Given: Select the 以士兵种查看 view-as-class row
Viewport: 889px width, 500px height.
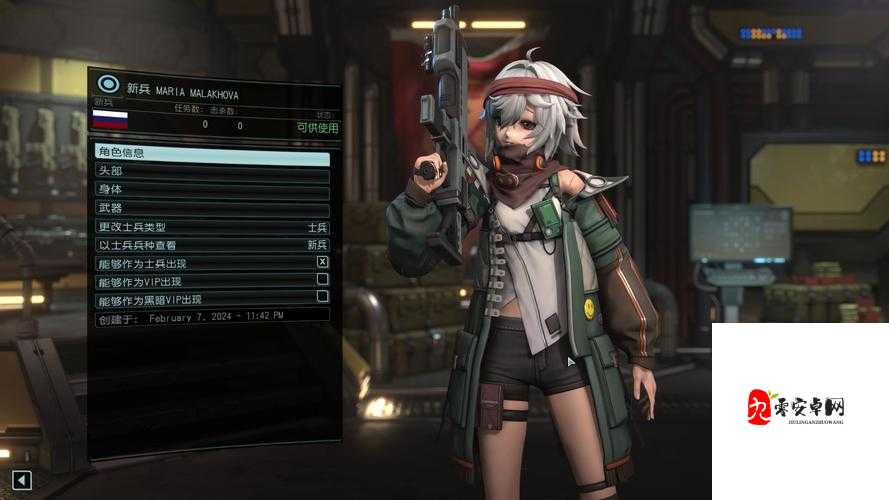Looking at the screenshot, I should [x=211, y=245].
